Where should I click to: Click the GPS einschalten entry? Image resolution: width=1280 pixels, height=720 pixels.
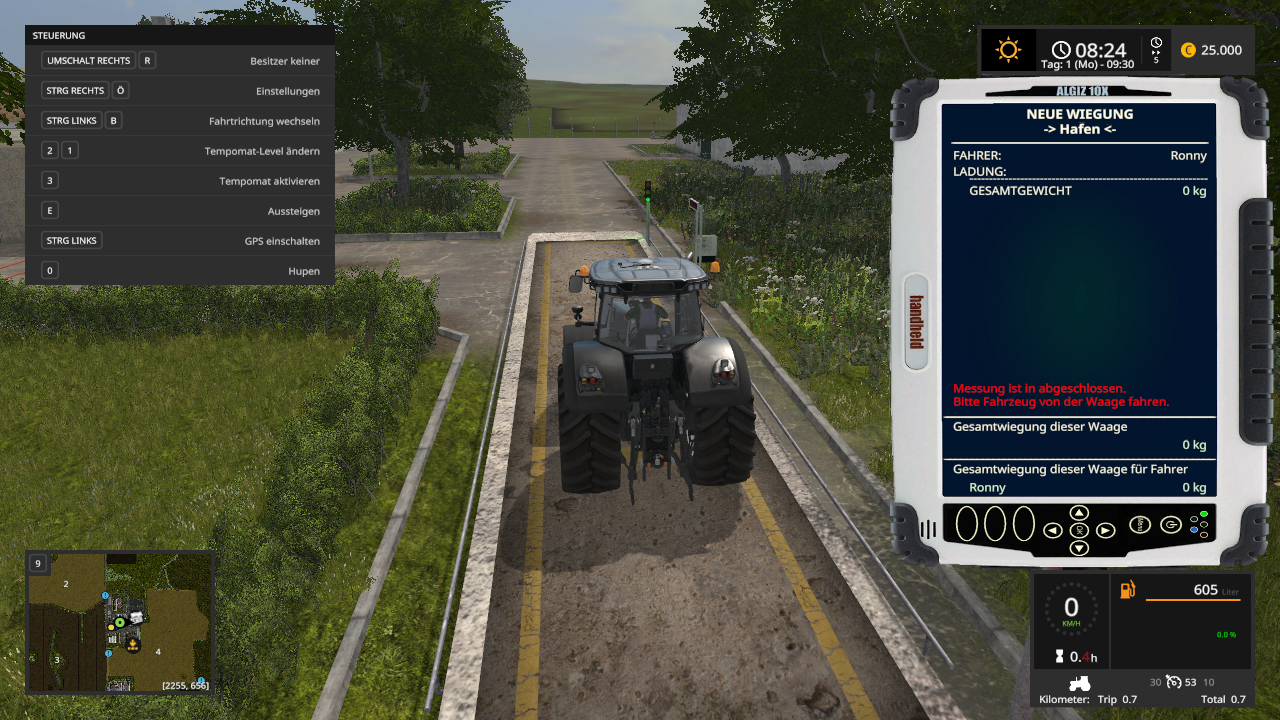tap(180, 241)
